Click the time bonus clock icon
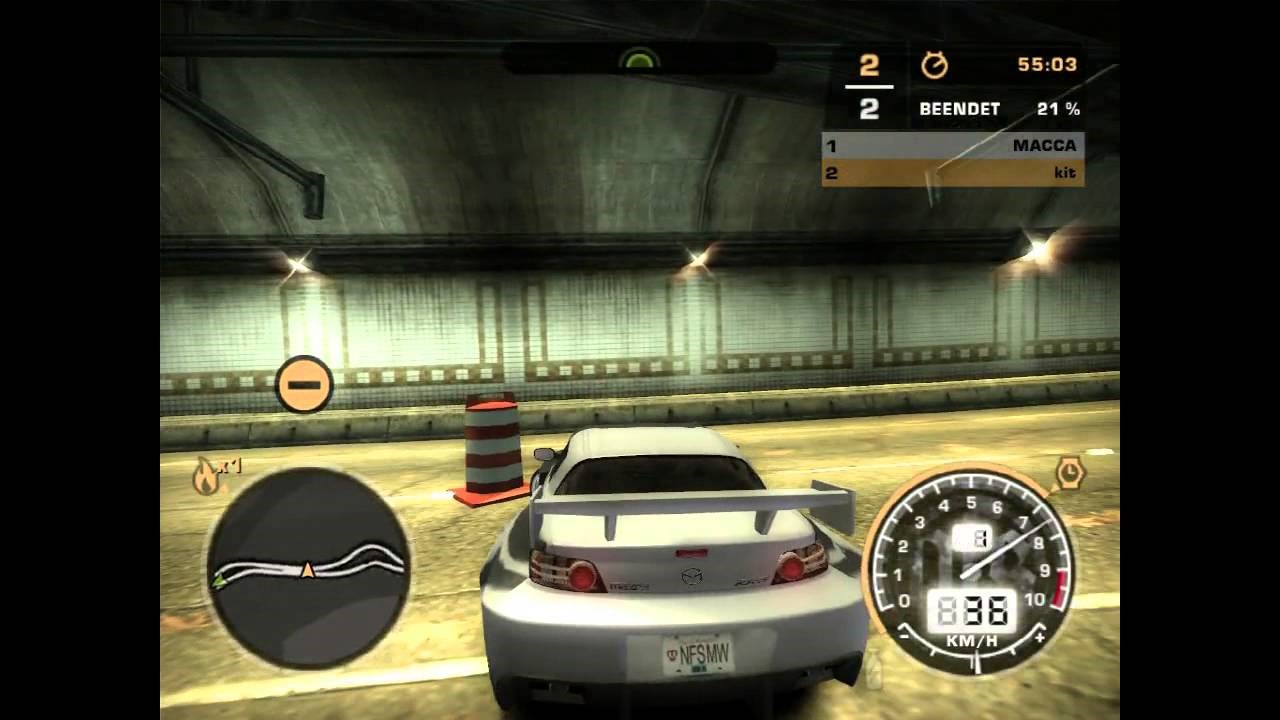1280x720 pixels. pyautogui.click(x=1072, y=473)
